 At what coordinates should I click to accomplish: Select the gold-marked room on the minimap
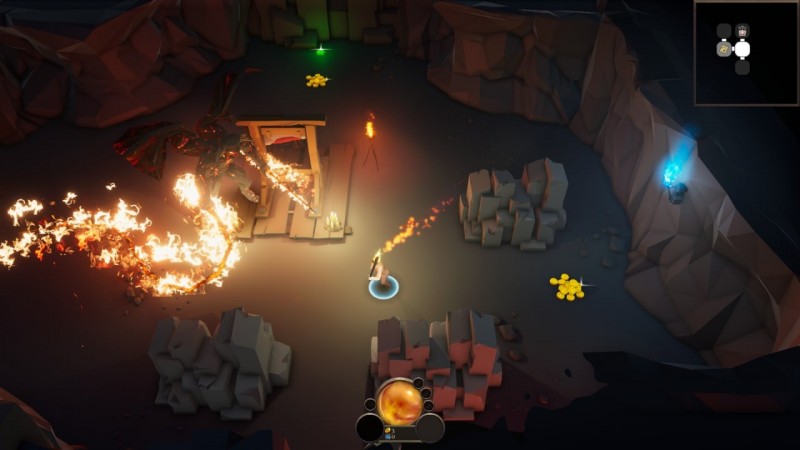(724, 48)
